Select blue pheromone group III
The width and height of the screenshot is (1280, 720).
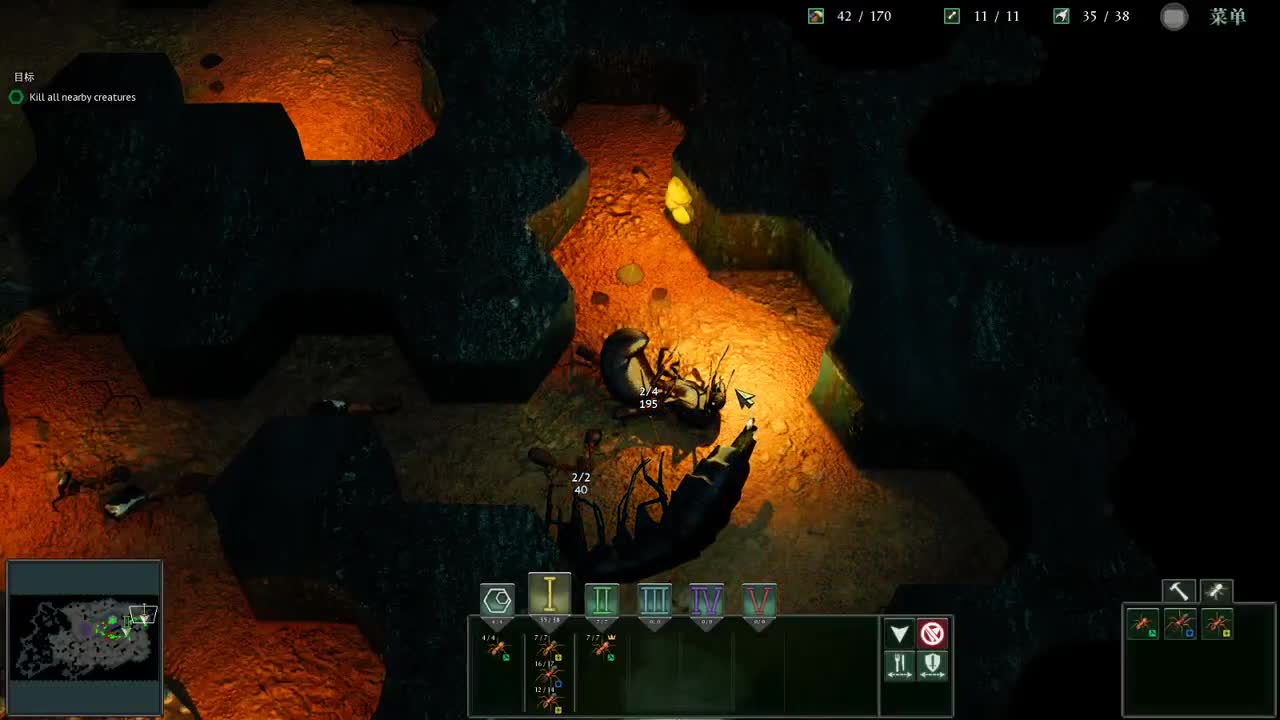coord(654,600)
